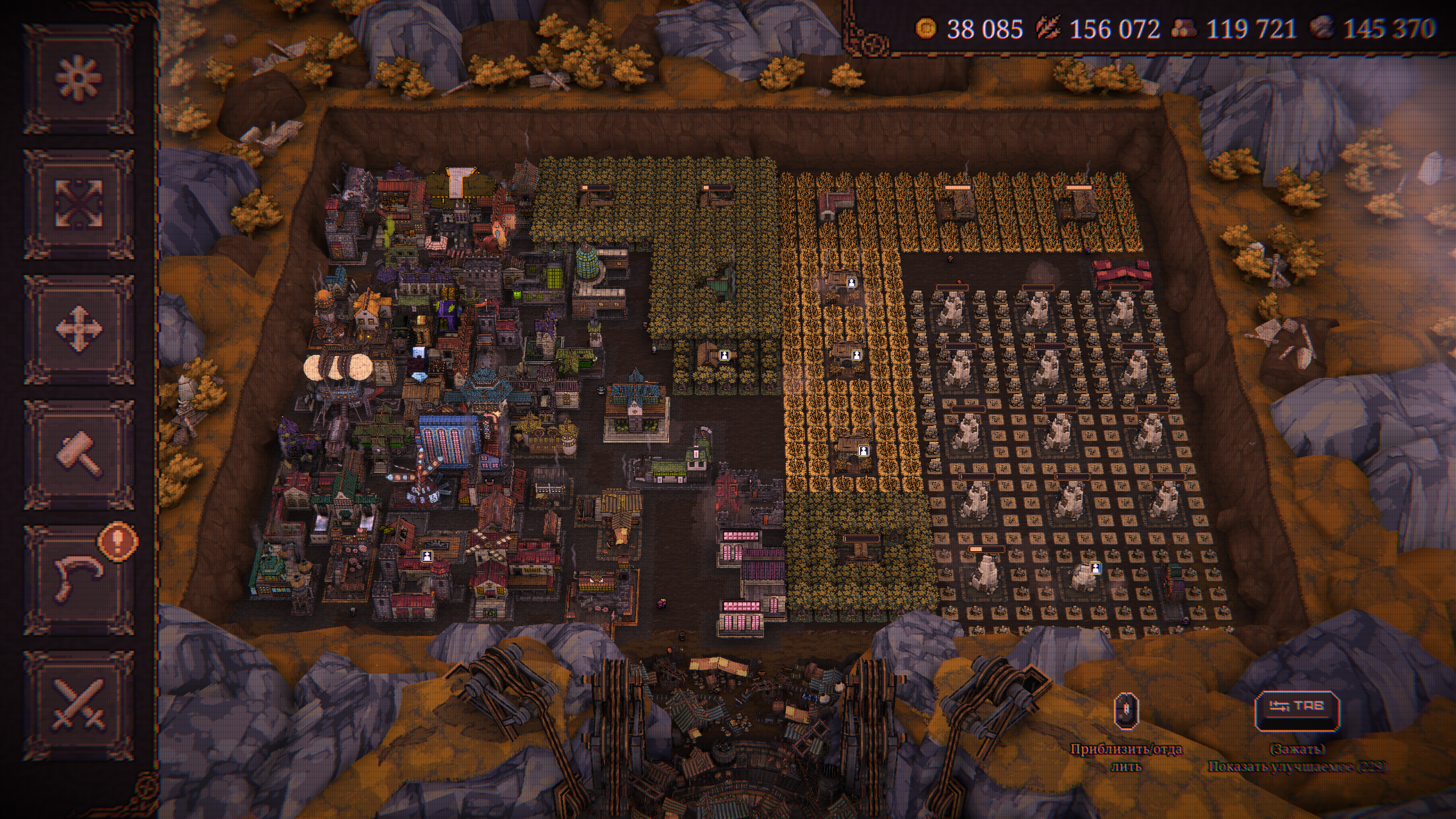Open the gear settings button
Image resolution: width=1456 pixels, height=819 pixels.
(78, 79)
